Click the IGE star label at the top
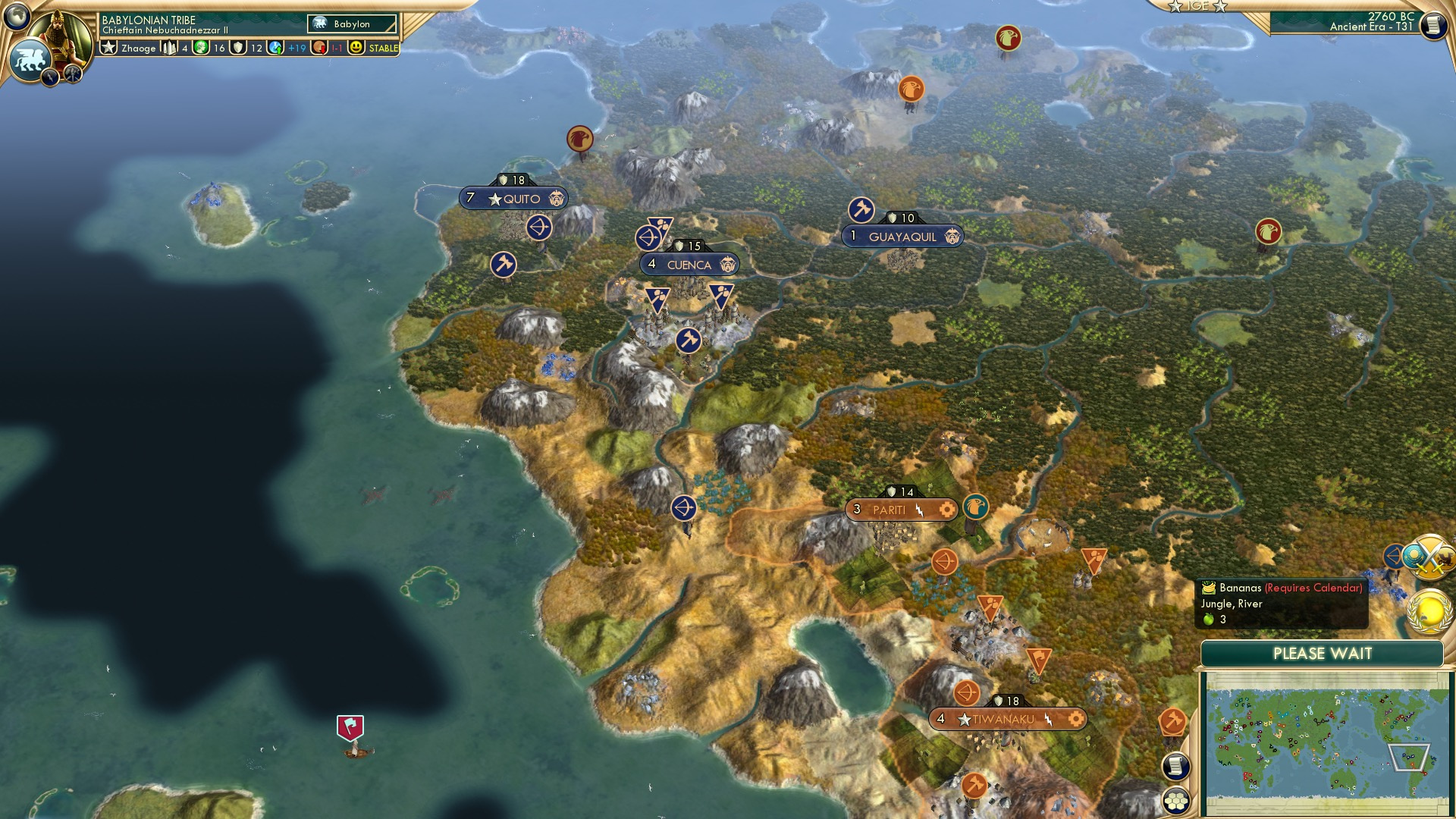This screenshot has height=819, width=1456. (x=1197, y=8)
